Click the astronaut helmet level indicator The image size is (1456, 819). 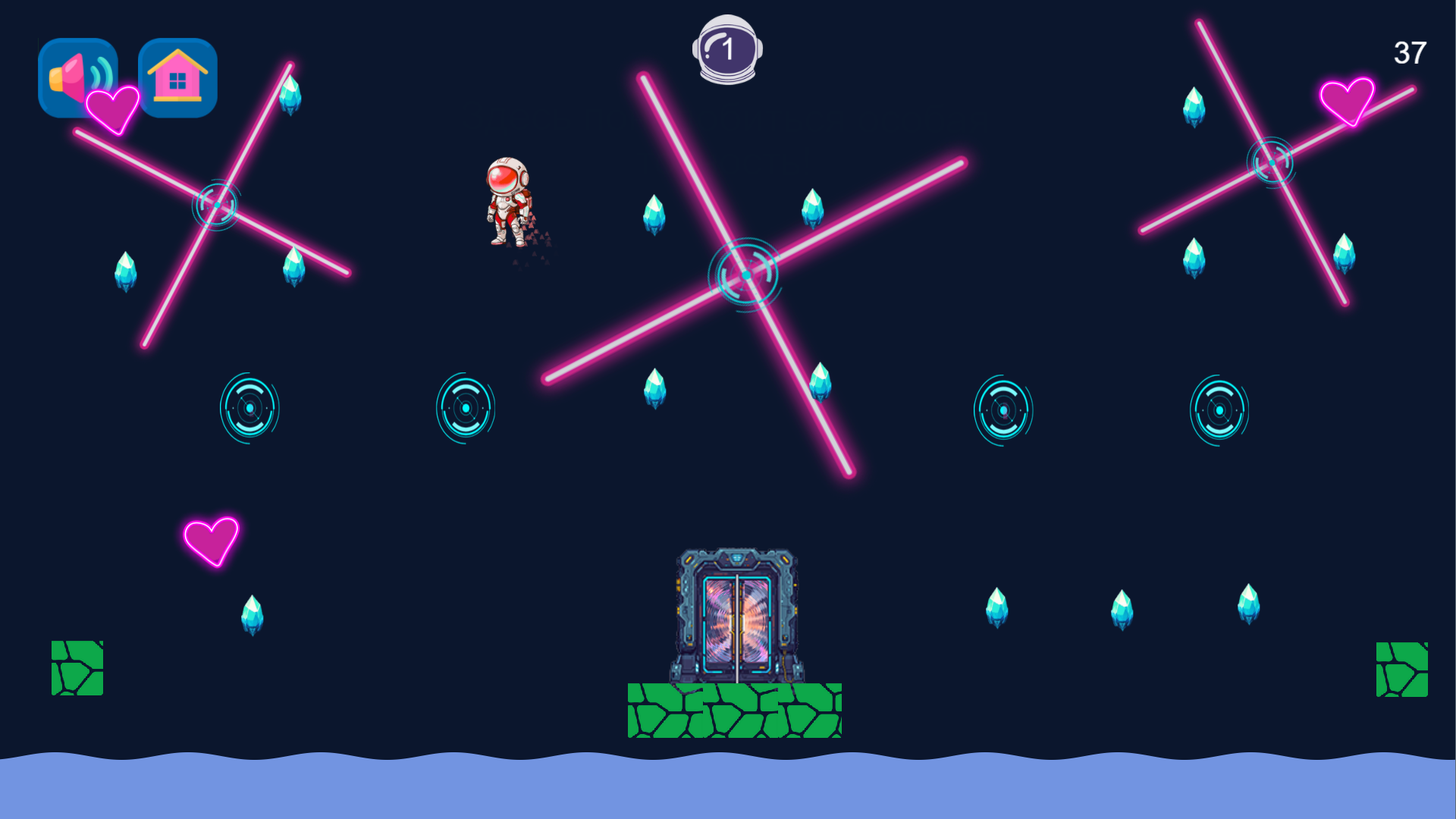click(726, 49)
